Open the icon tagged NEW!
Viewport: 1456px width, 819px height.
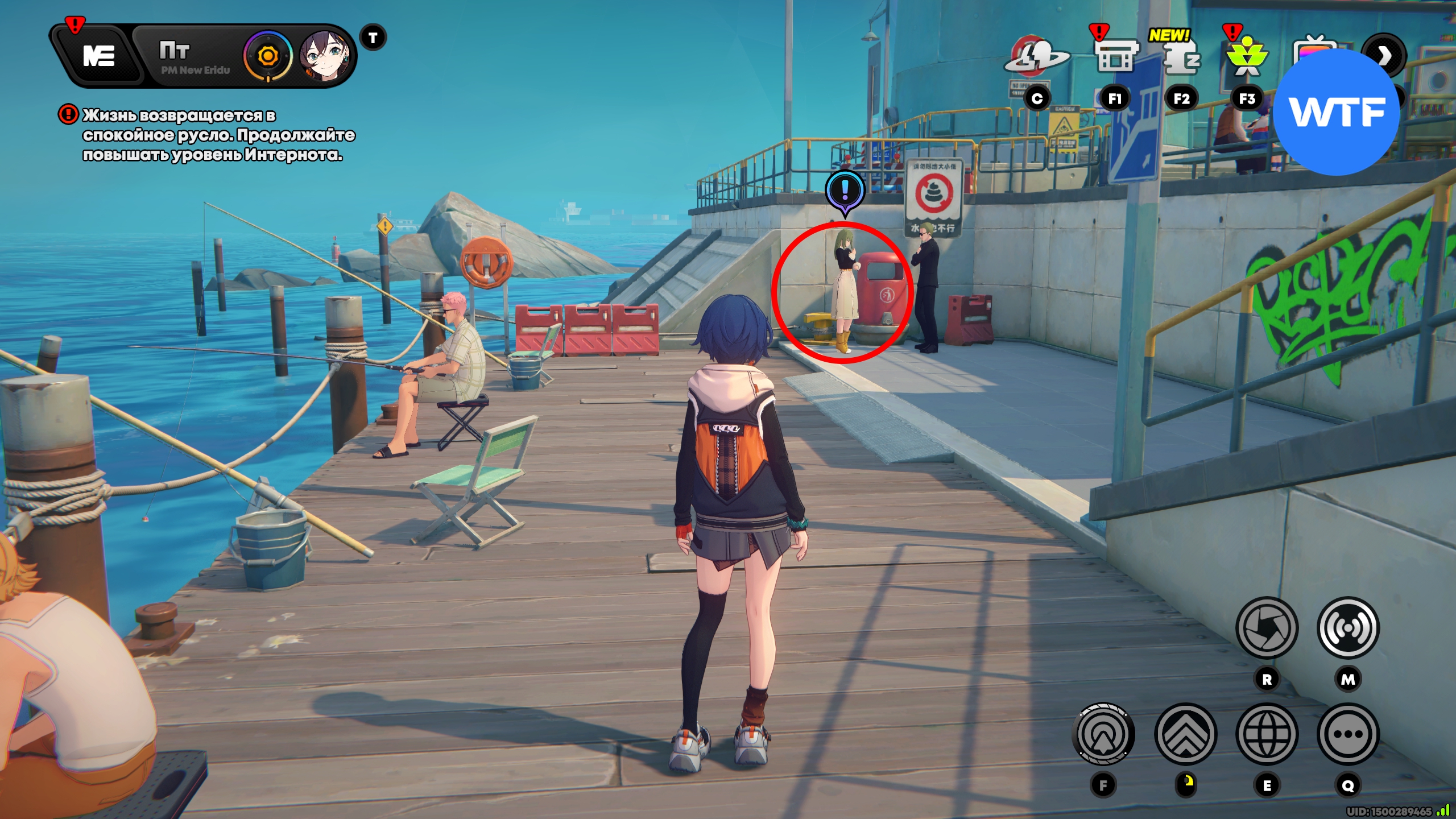pyautogui.click(x=1181, y=57)
